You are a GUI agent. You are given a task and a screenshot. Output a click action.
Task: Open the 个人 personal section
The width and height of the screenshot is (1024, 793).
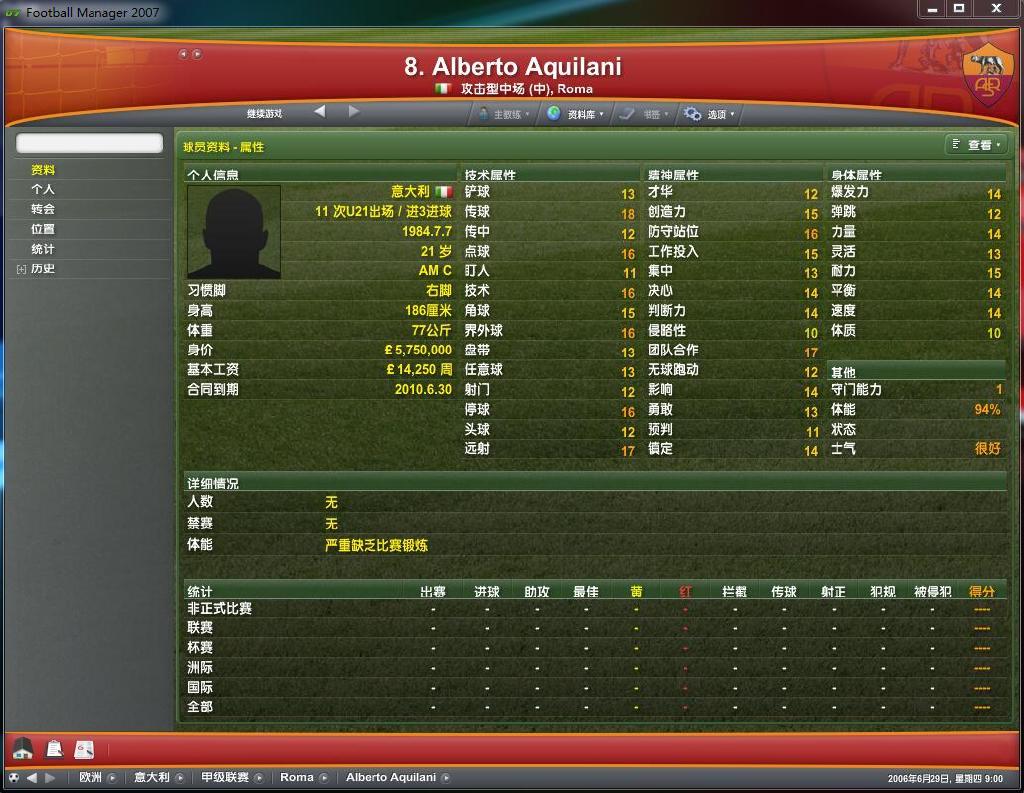click(x=43, y=189)
